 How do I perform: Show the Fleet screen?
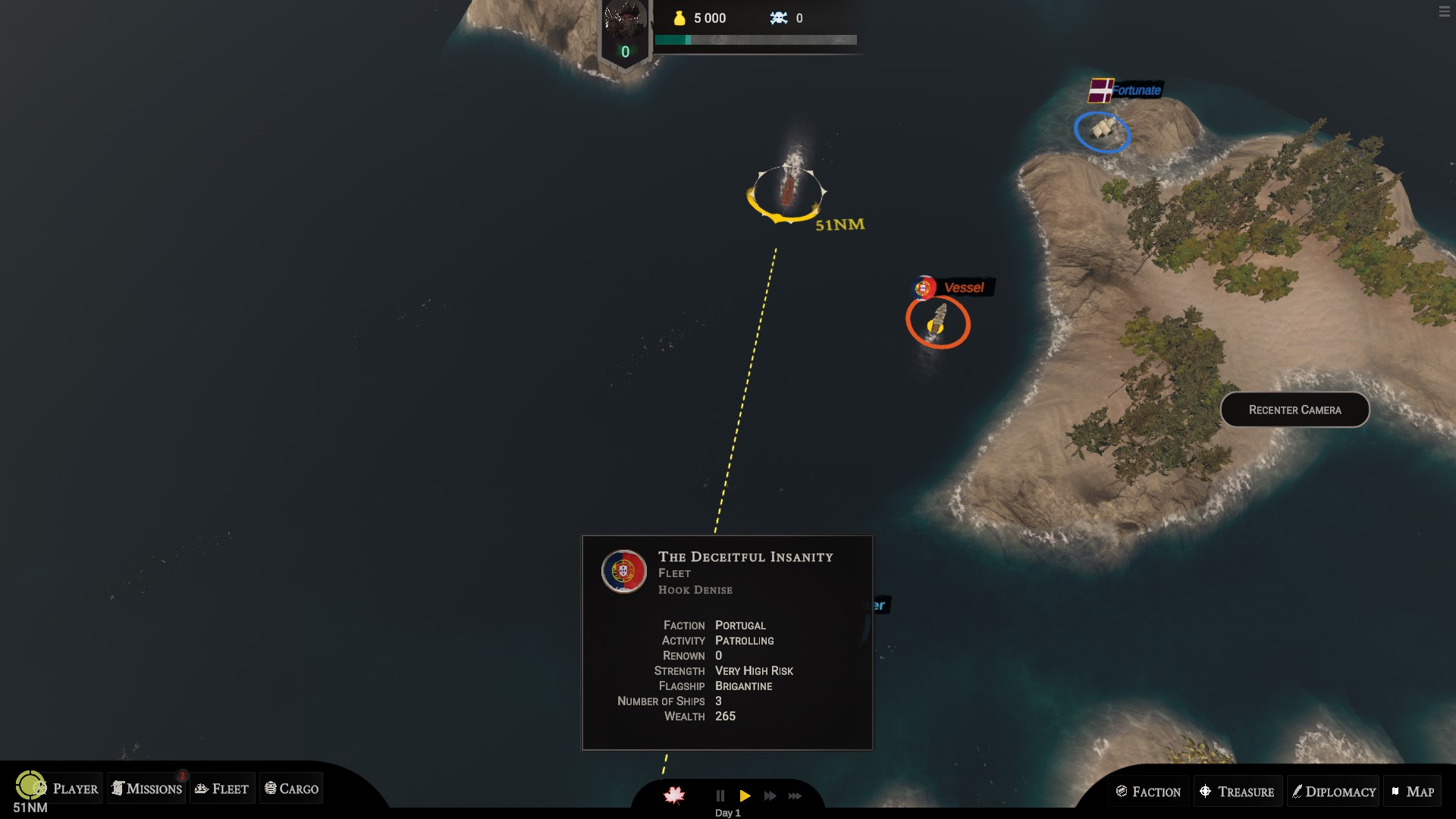coord(222,789)
